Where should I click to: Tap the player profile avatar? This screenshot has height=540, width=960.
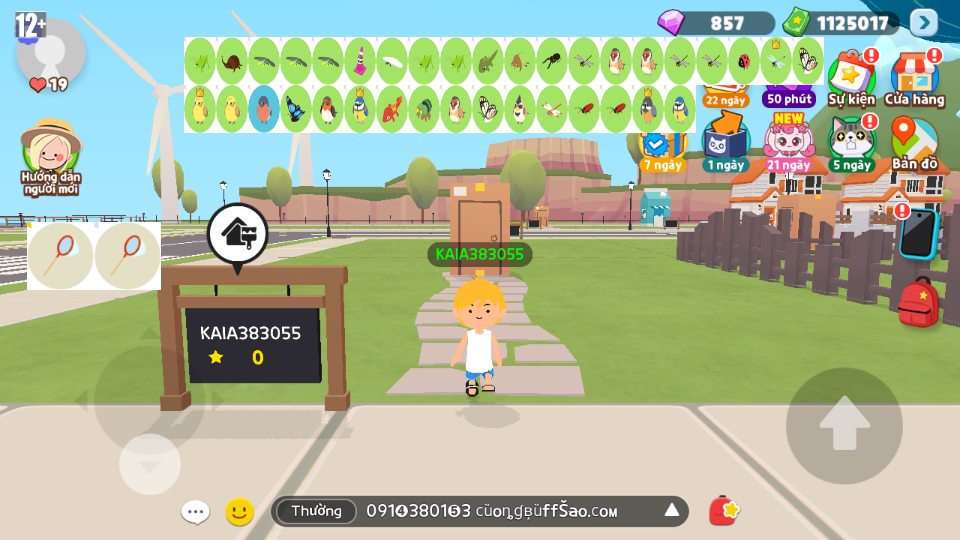50,52
